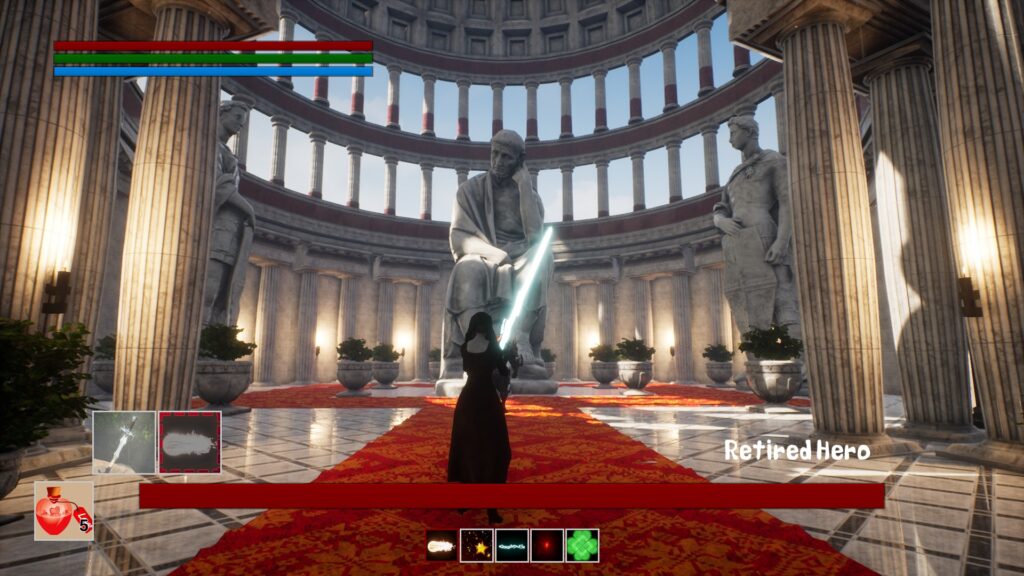Cast the yellow star sparkle spell
Image resolution: width=1024 pixels, height=576 pixels.
[x=476, y=545]
